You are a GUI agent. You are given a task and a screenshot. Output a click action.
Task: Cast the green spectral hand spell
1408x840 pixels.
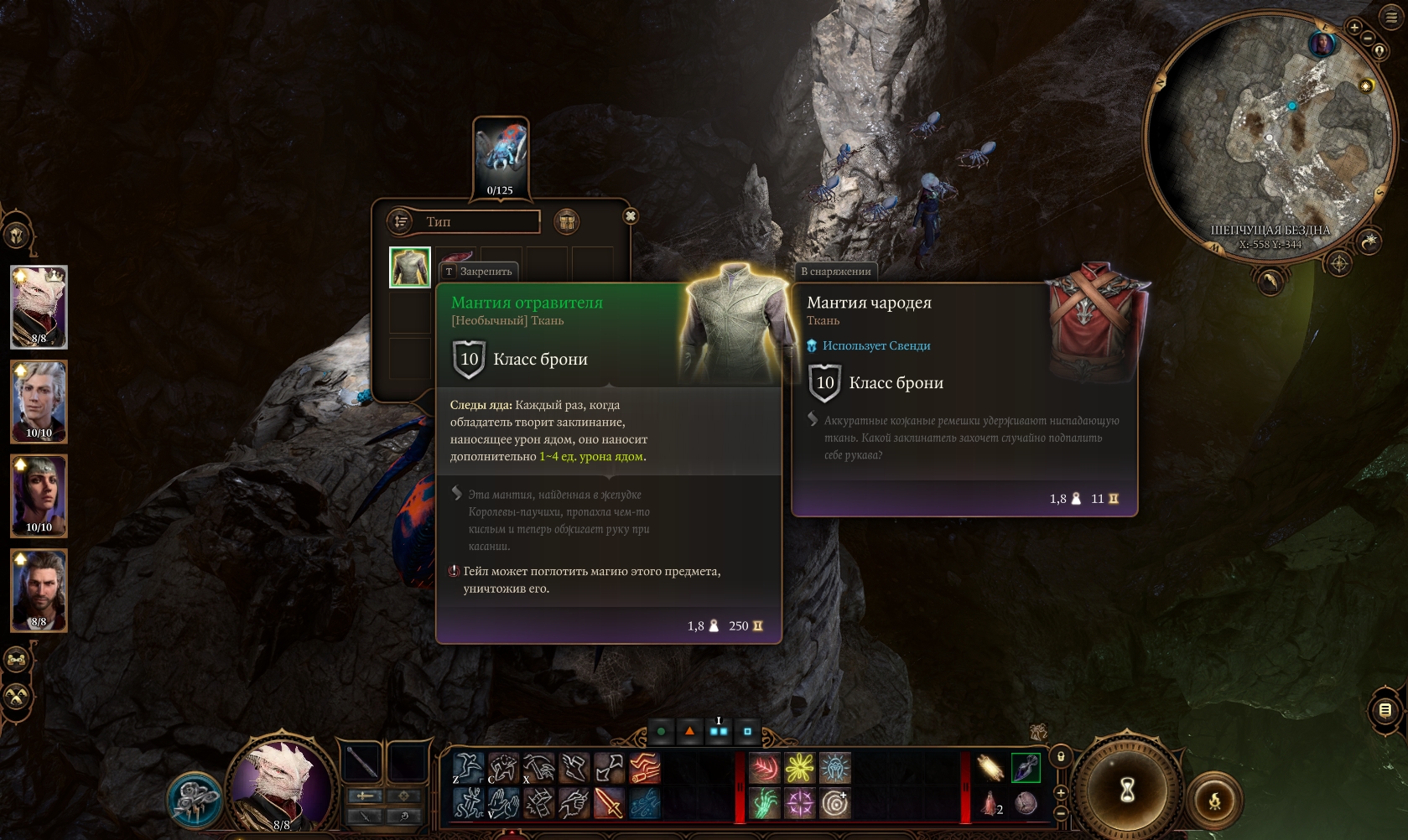click(764, 803)
